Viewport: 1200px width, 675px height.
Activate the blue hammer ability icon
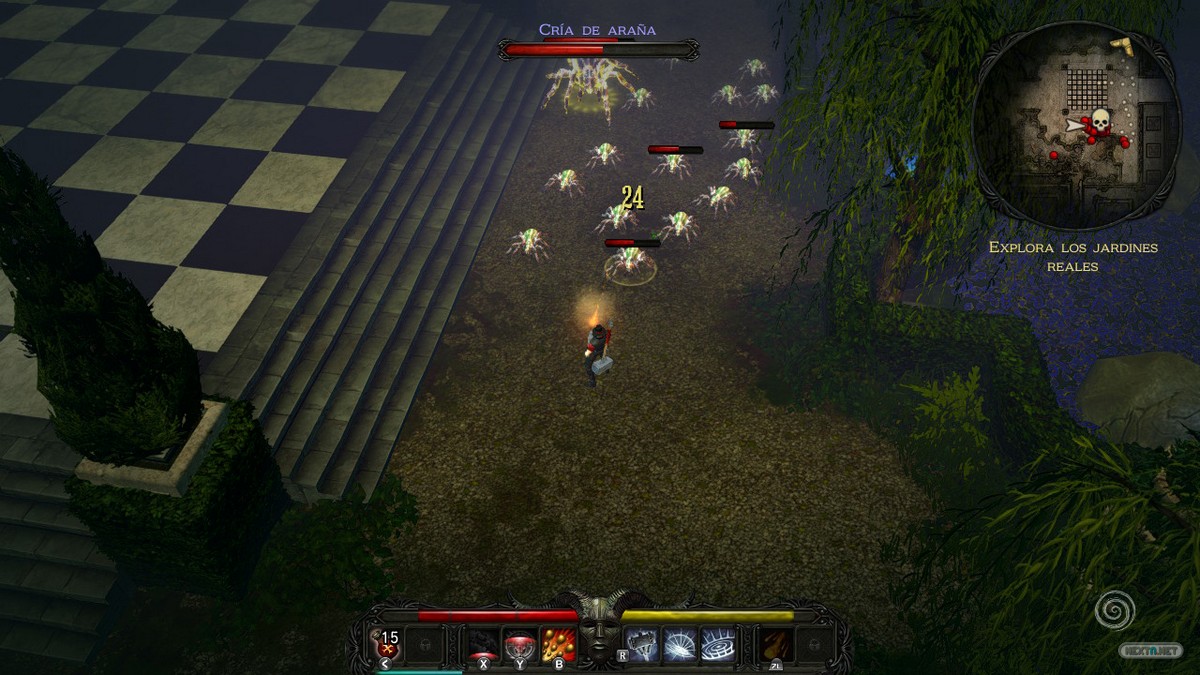coord(643,645)
